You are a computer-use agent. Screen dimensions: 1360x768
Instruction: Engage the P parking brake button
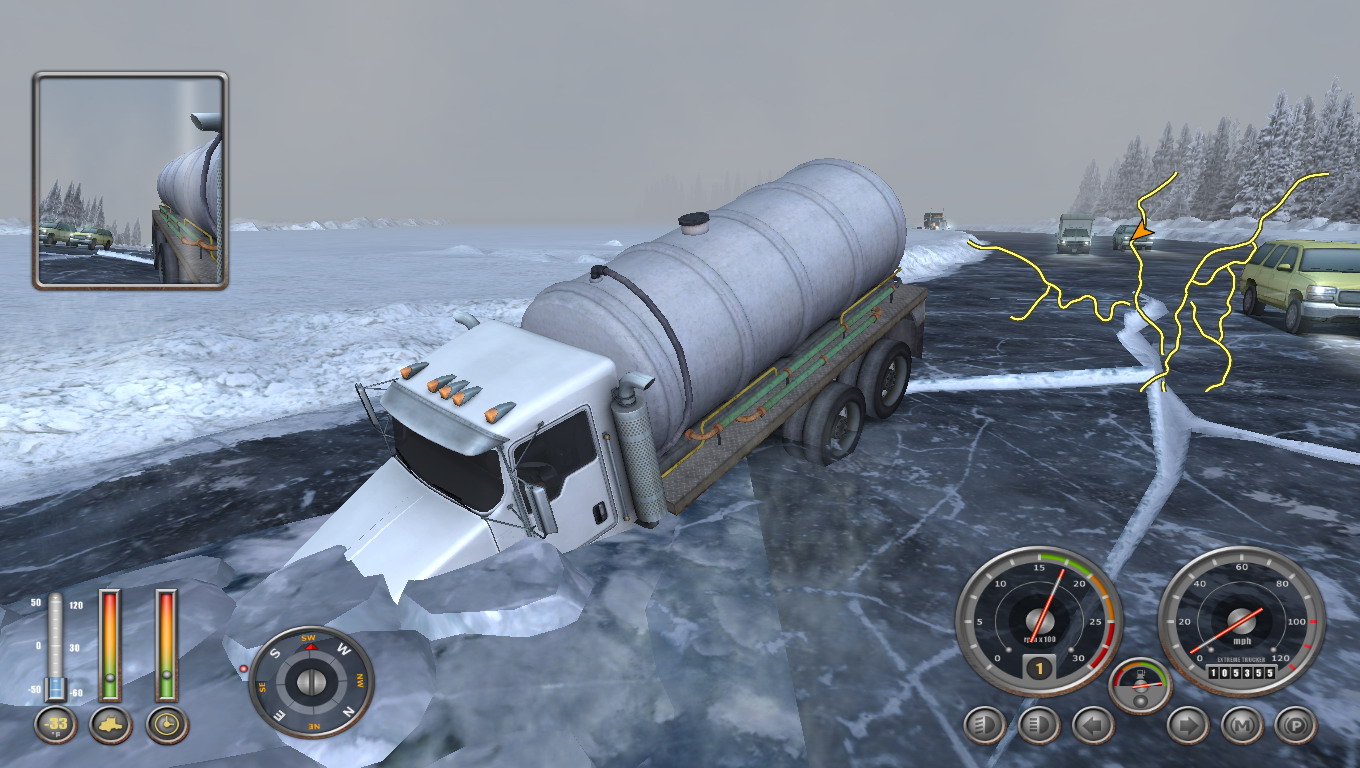1296,725
